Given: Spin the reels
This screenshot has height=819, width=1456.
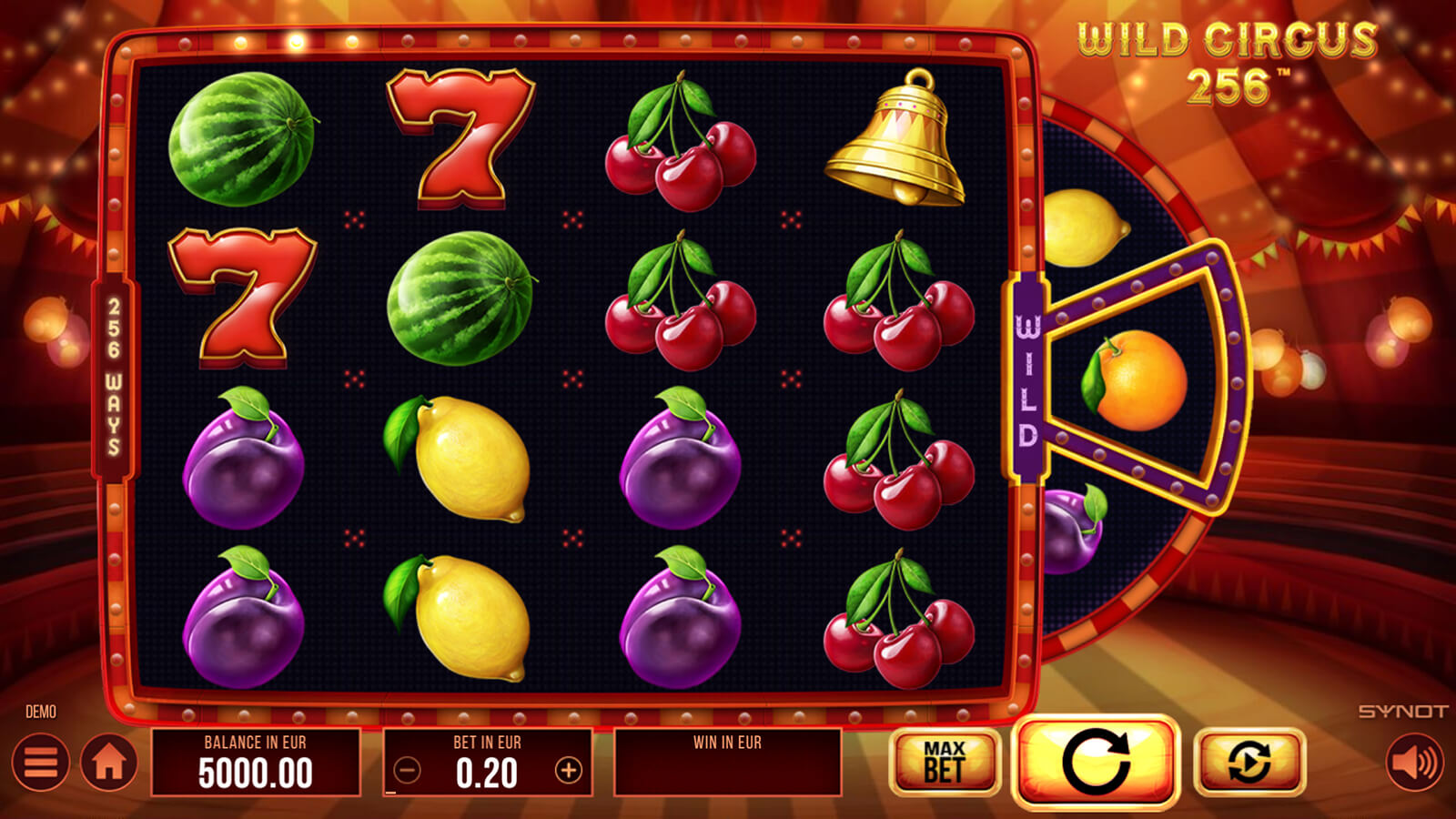Looking at the screenshot, I should coord(1096,762).
